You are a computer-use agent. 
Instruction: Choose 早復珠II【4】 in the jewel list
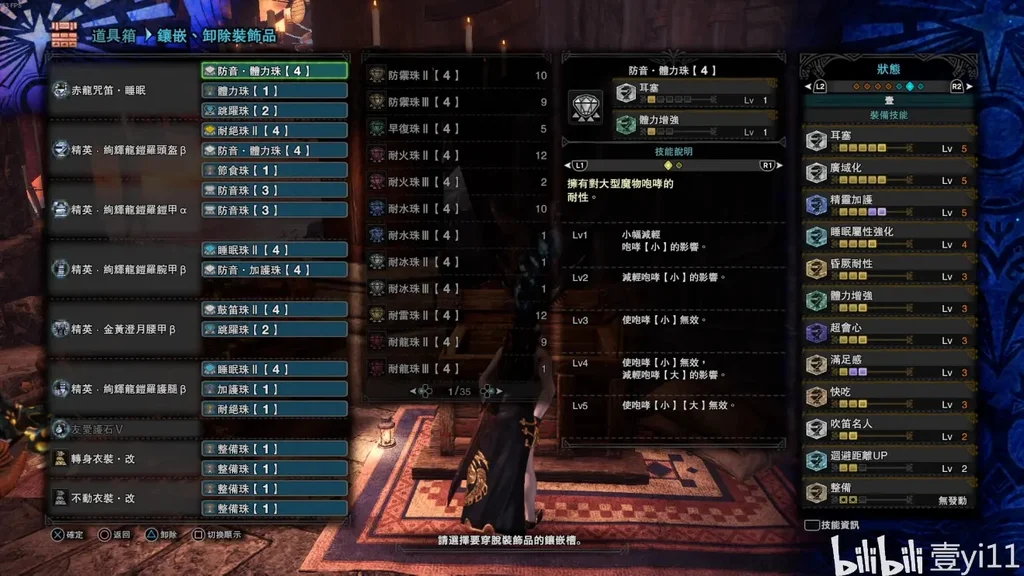[x=455, y=129]
